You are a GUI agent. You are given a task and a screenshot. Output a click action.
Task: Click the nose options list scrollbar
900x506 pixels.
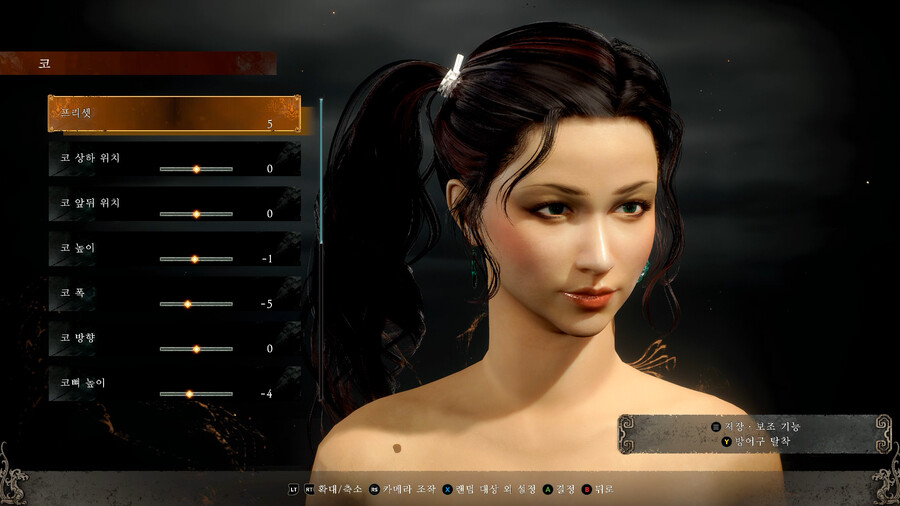pos(321,250)
